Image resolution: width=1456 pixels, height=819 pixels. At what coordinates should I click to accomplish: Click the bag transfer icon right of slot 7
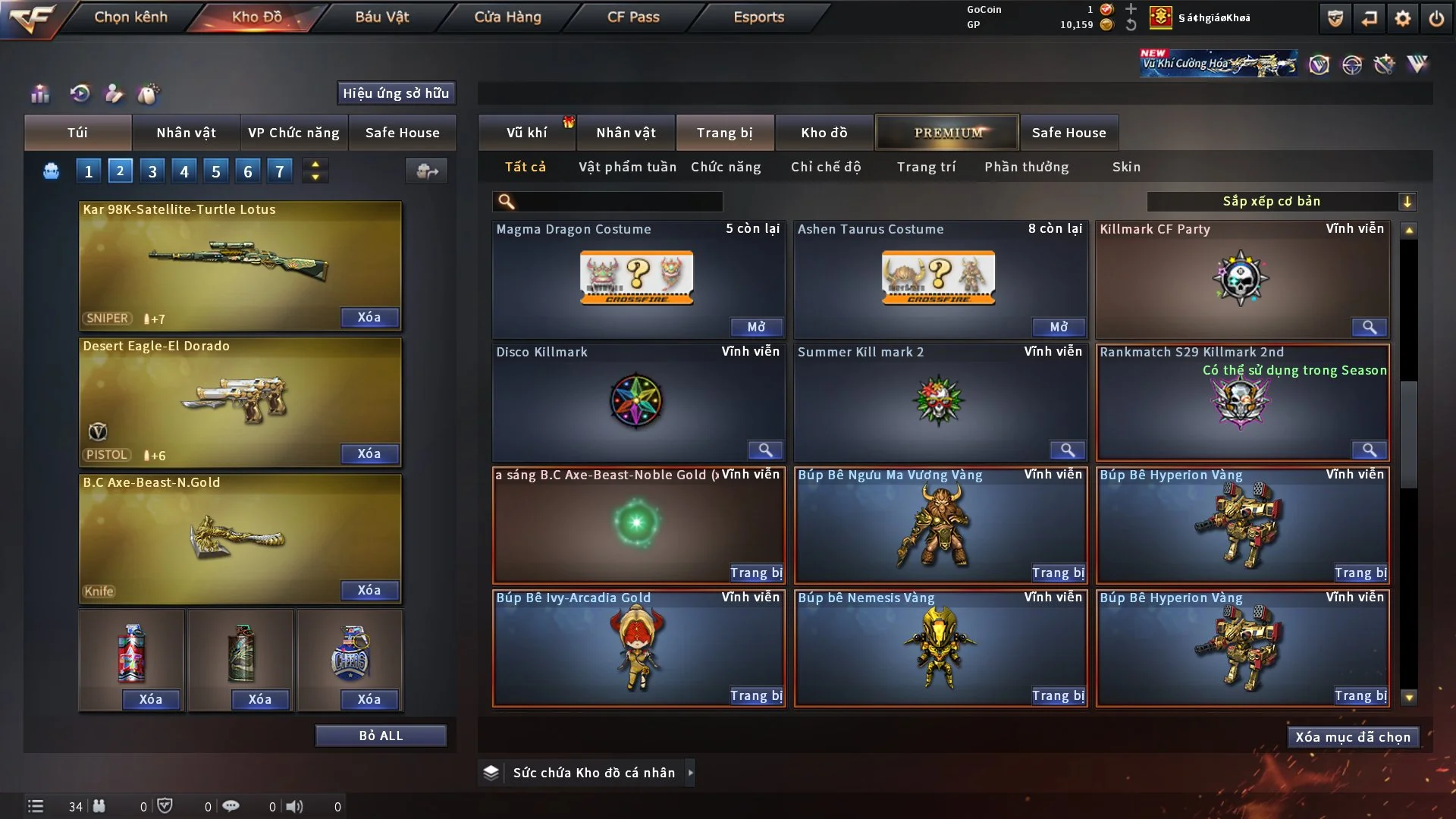point(426,171)
